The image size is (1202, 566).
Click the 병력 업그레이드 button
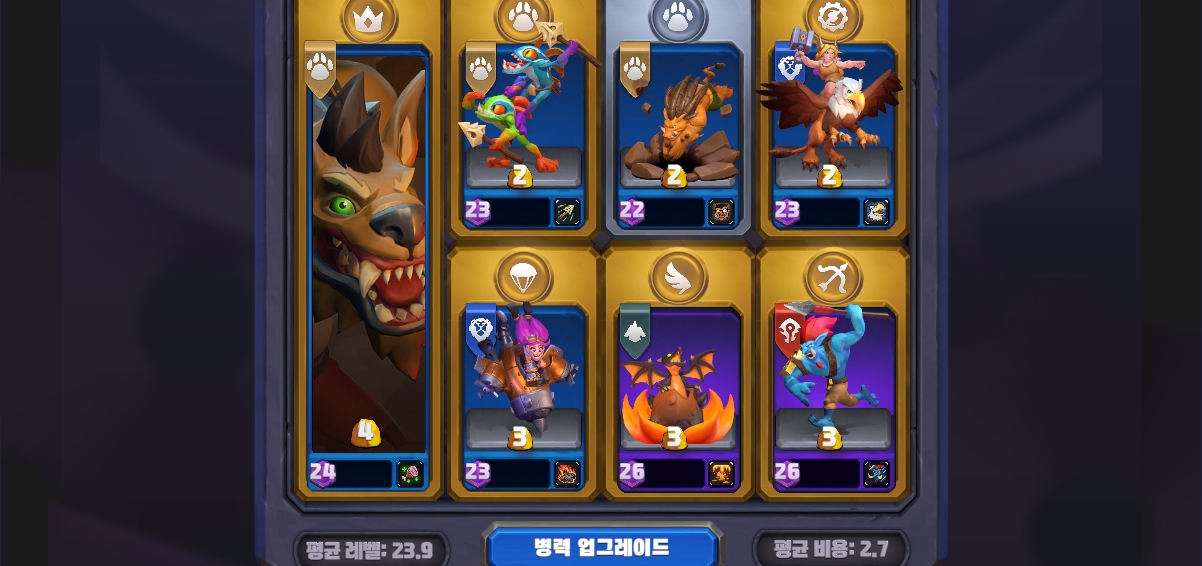(x=601, y=548)
